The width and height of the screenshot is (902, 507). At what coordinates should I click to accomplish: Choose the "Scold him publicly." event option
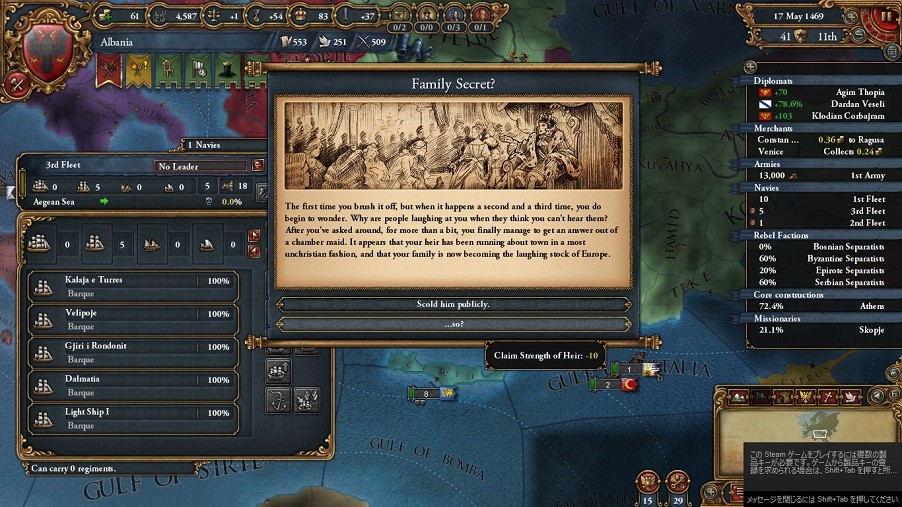point(453,304)
